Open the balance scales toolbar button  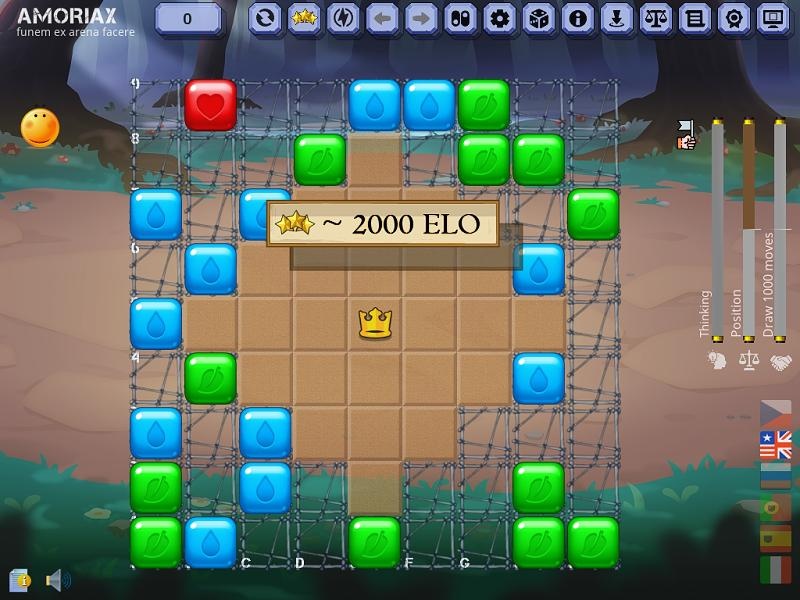[x=655, y=18]
